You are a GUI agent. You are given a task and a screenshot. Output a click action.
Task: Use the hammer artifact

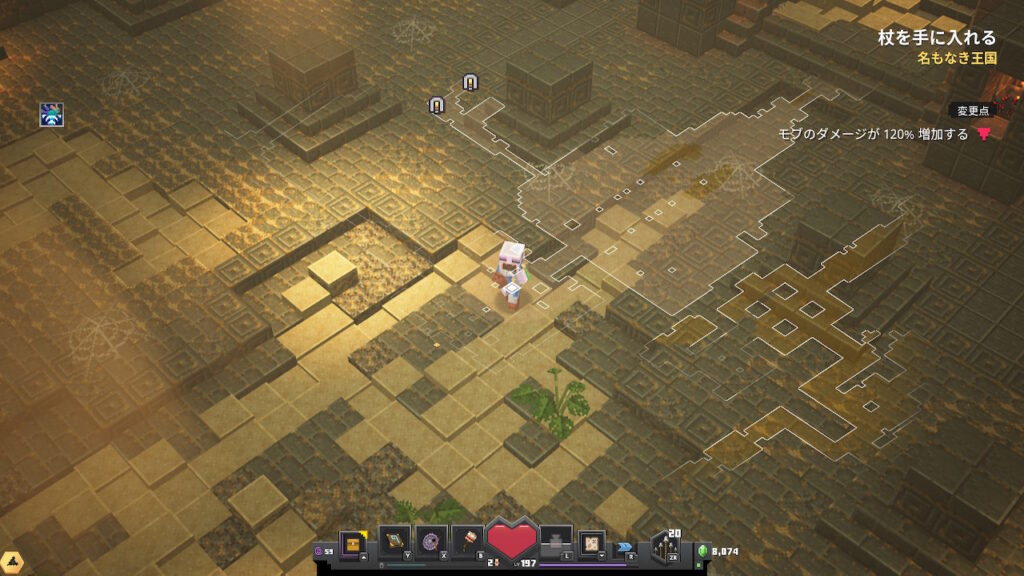tap(469, 541)
